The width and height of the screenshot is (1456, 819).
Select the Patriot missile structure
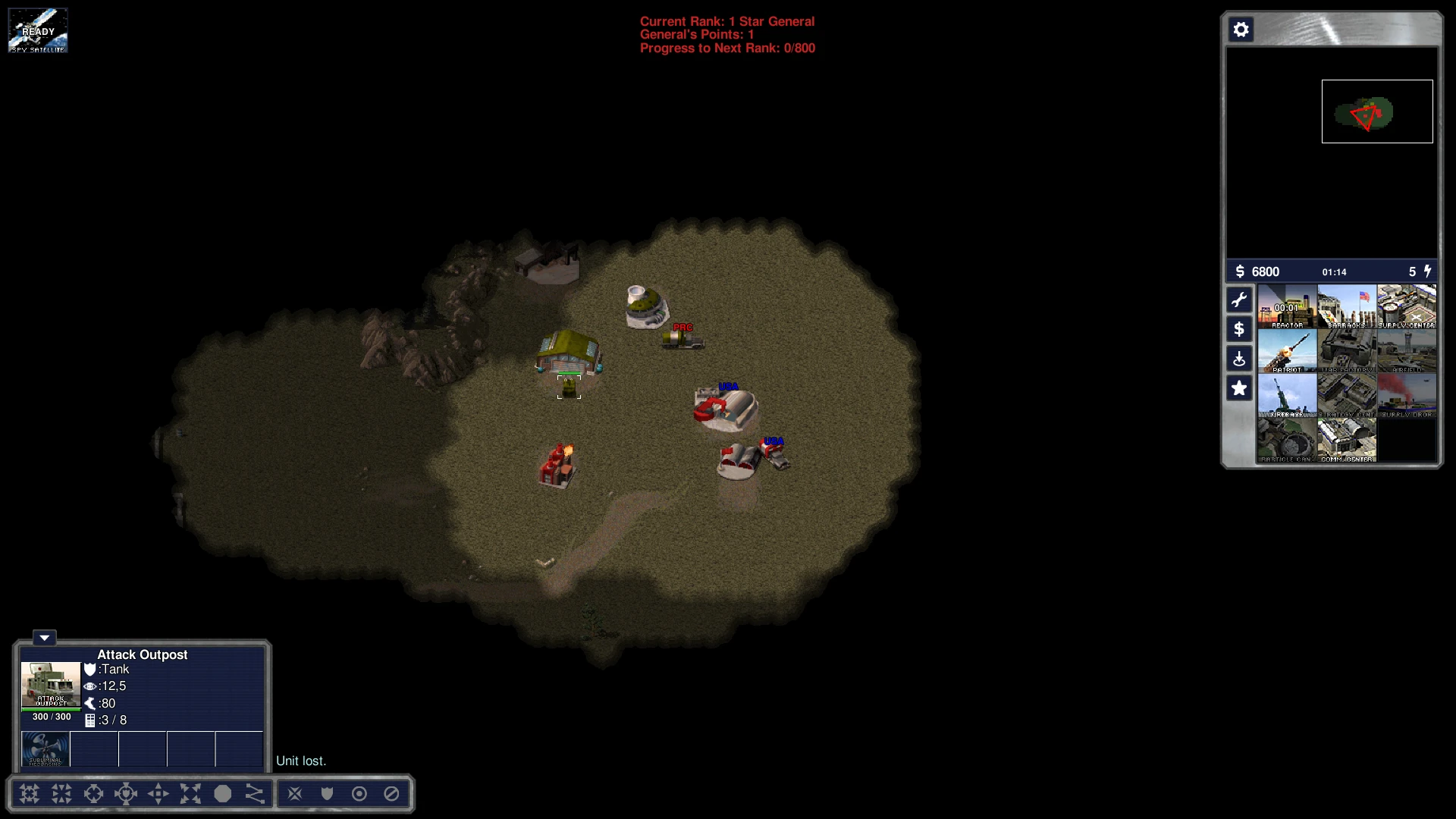coord(1287,351)
